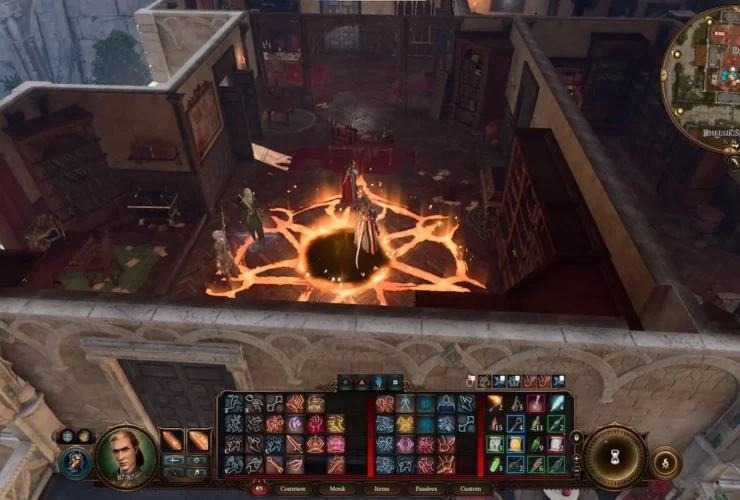Click the small round button right of hourglass
The width and height of the screenshot is (740, 500).
click(x=664, y=461)
